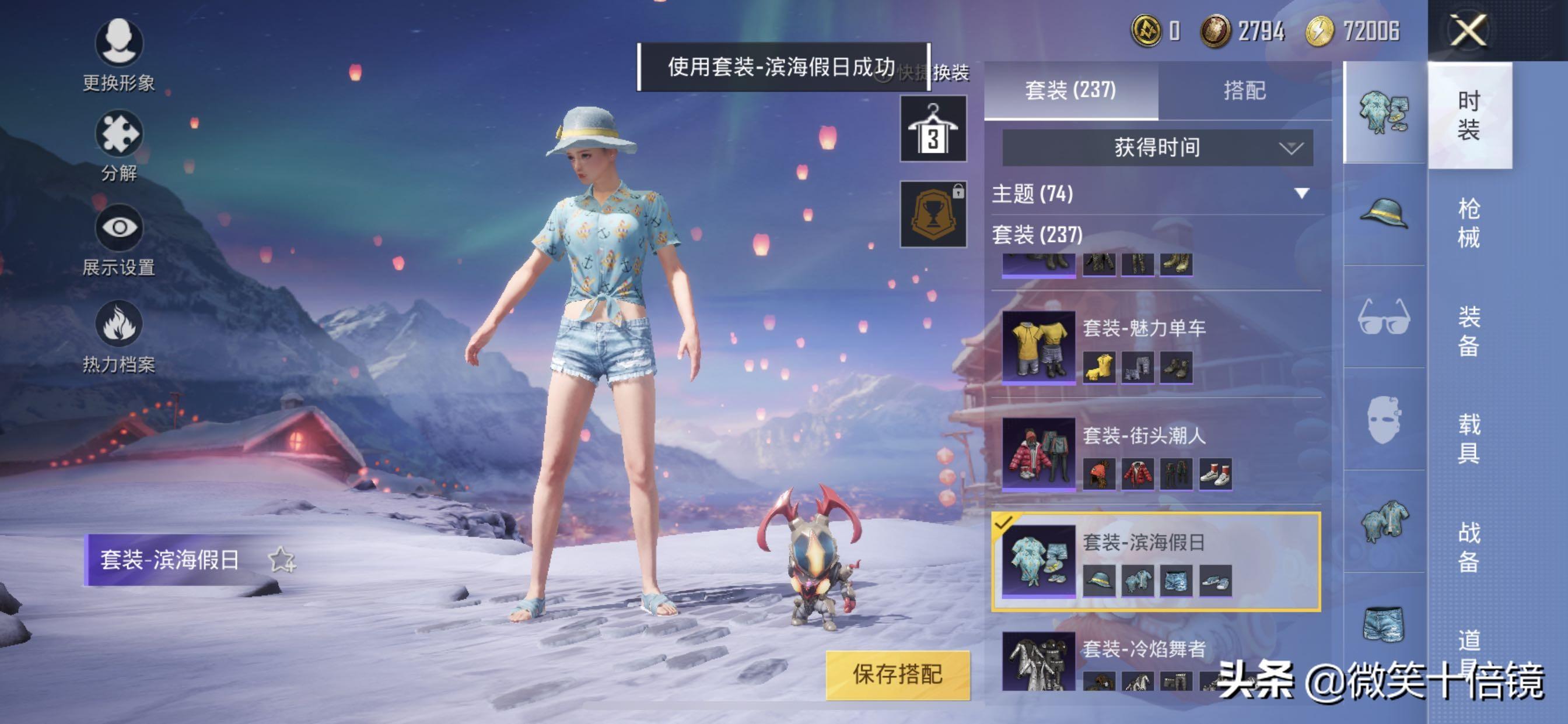Image resolution: width=1568 pixels, height=724 pixels.
Task: Save the outfit with 保存搭配
Action: point(897,674)
